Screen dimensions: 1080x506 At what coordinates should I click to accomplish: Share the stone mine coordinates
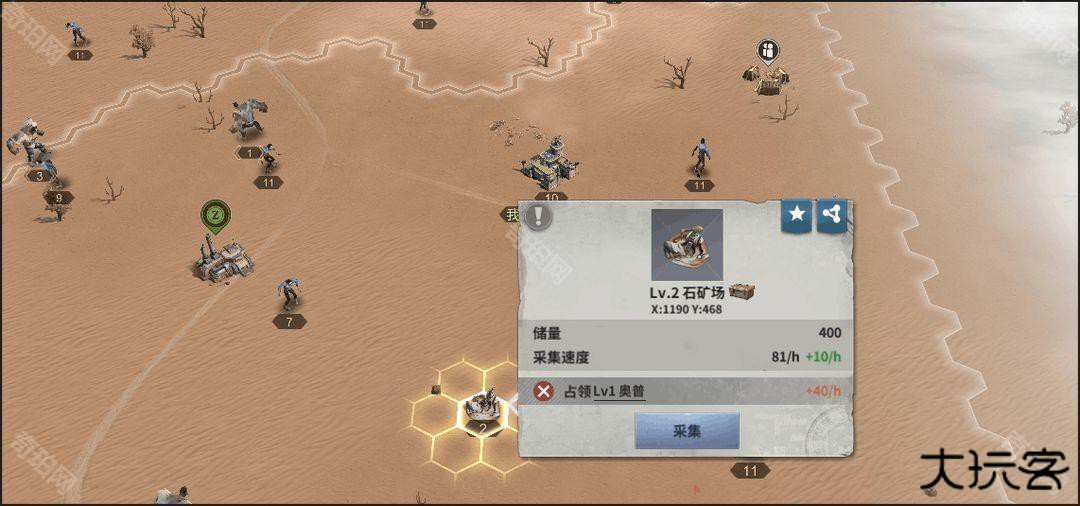click(x=832, y=215)
